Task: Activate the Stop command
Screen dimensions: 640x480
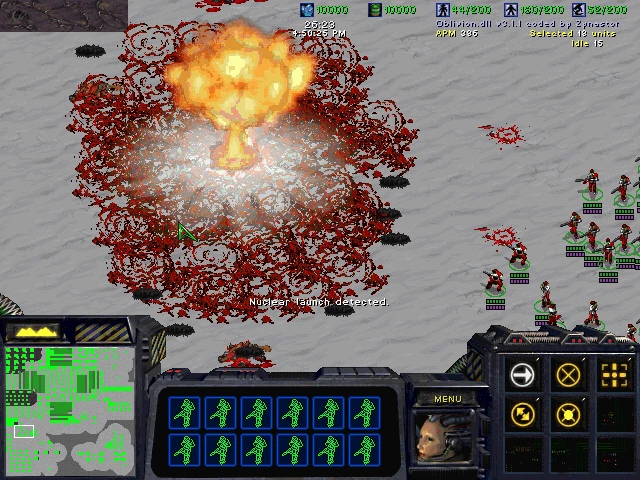Action: (x=568, y=375)
